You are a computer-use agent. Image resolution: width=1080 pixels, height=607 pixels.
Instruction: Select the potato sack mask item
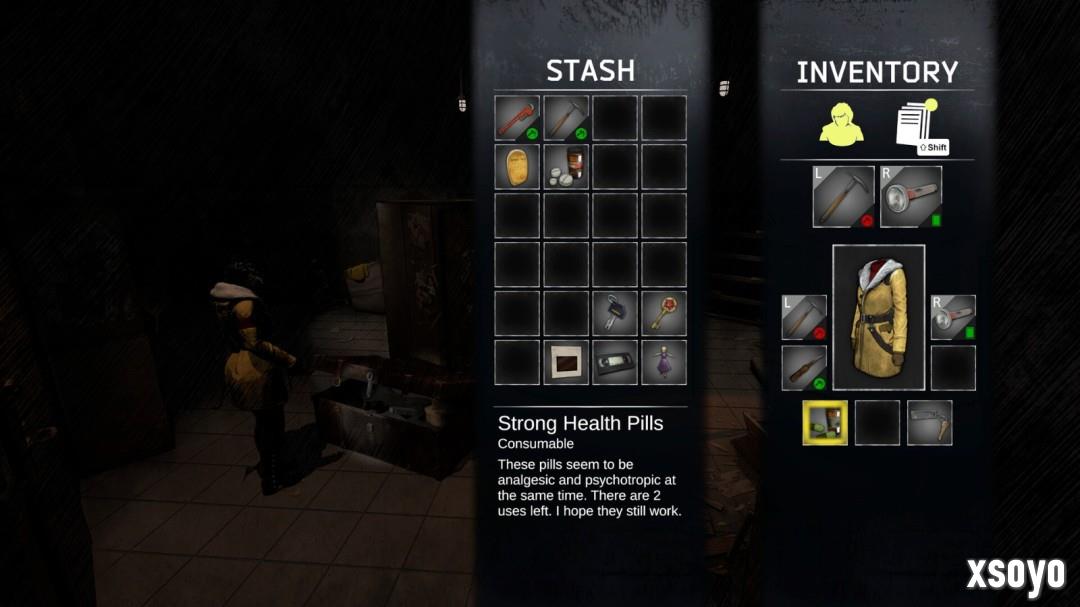click(x=517, y=167)
